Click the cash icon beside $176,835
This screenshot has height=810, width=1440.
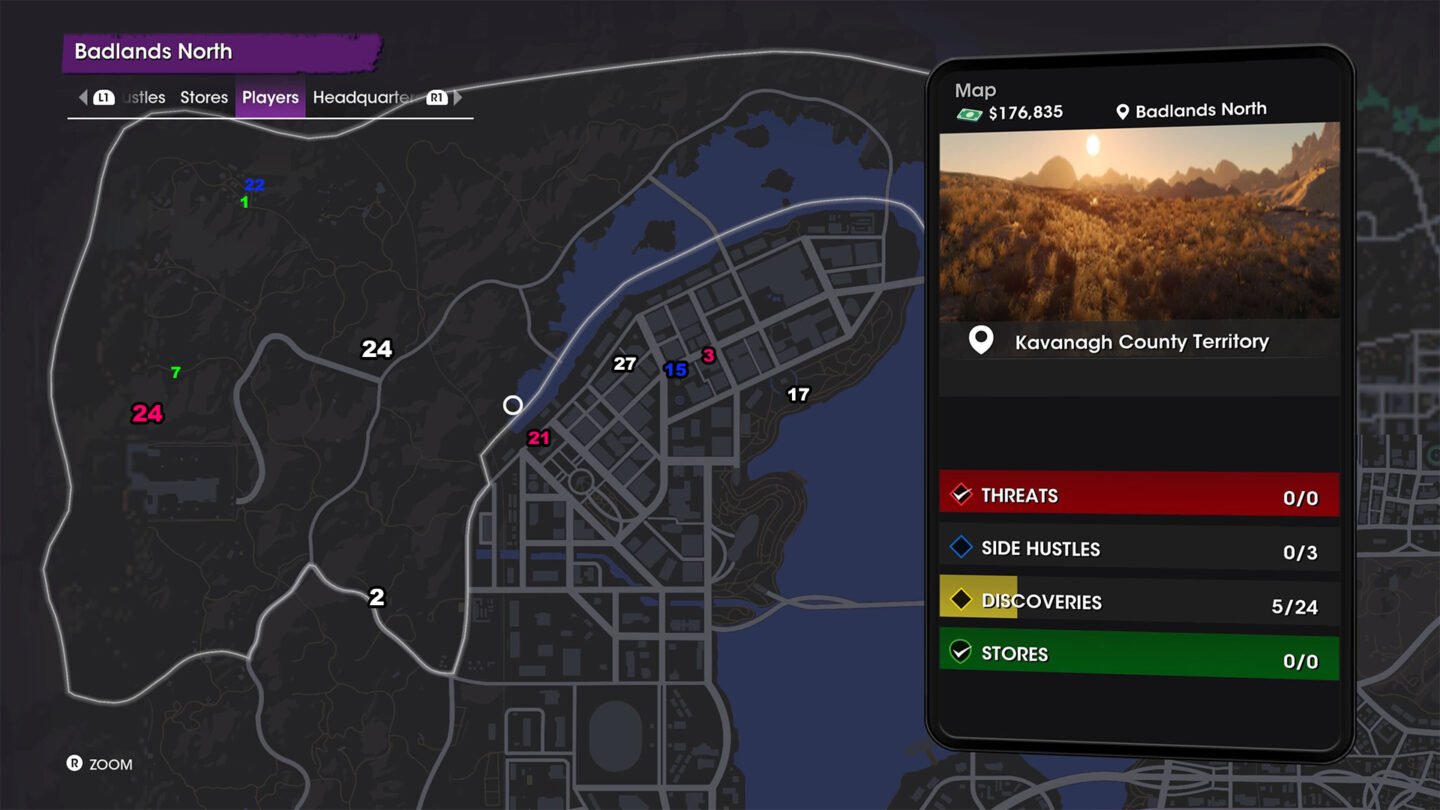point(970,112)
